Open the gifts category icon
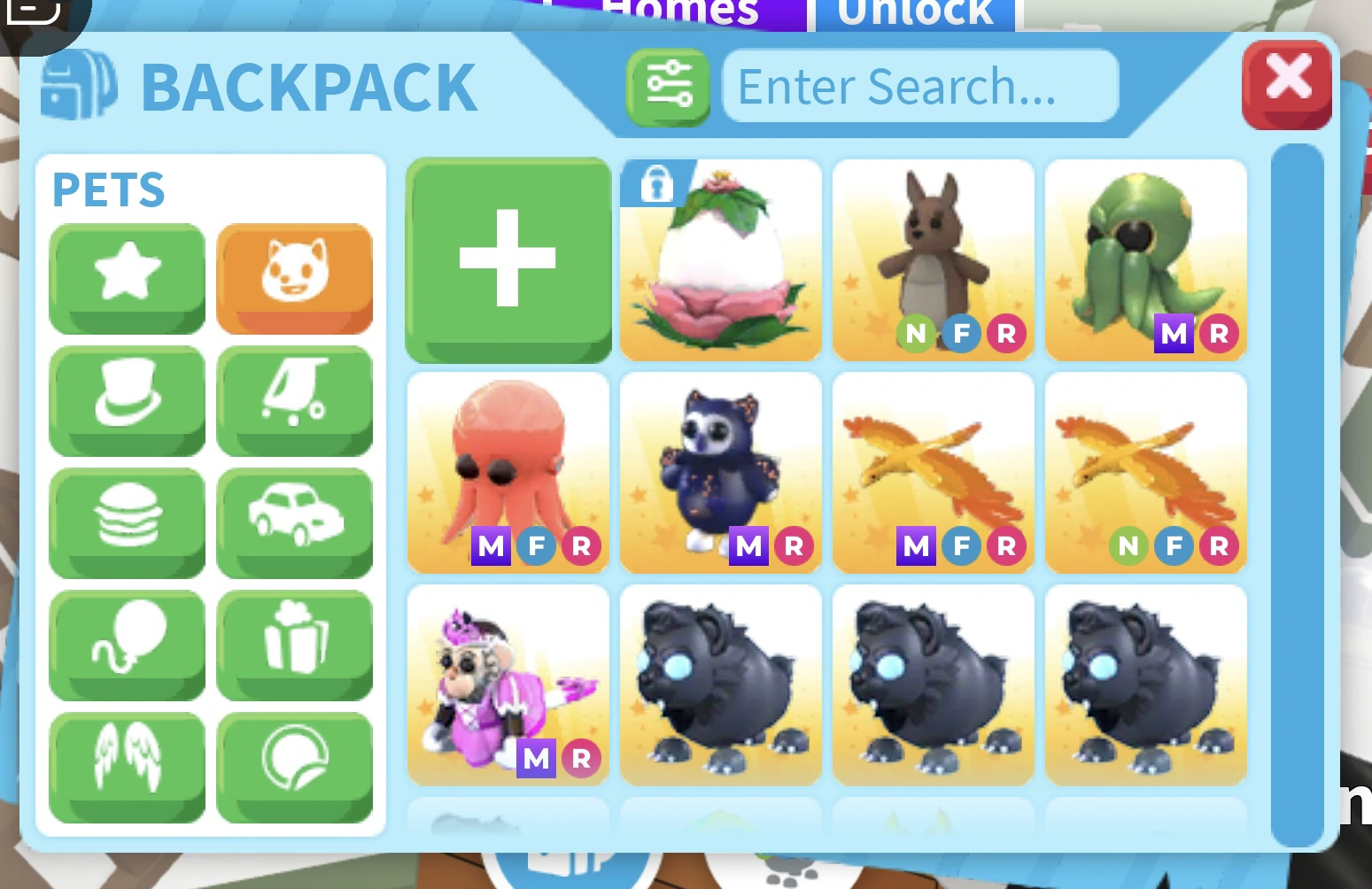Screen dimensions: 1372x889 (x=294, y=645)
